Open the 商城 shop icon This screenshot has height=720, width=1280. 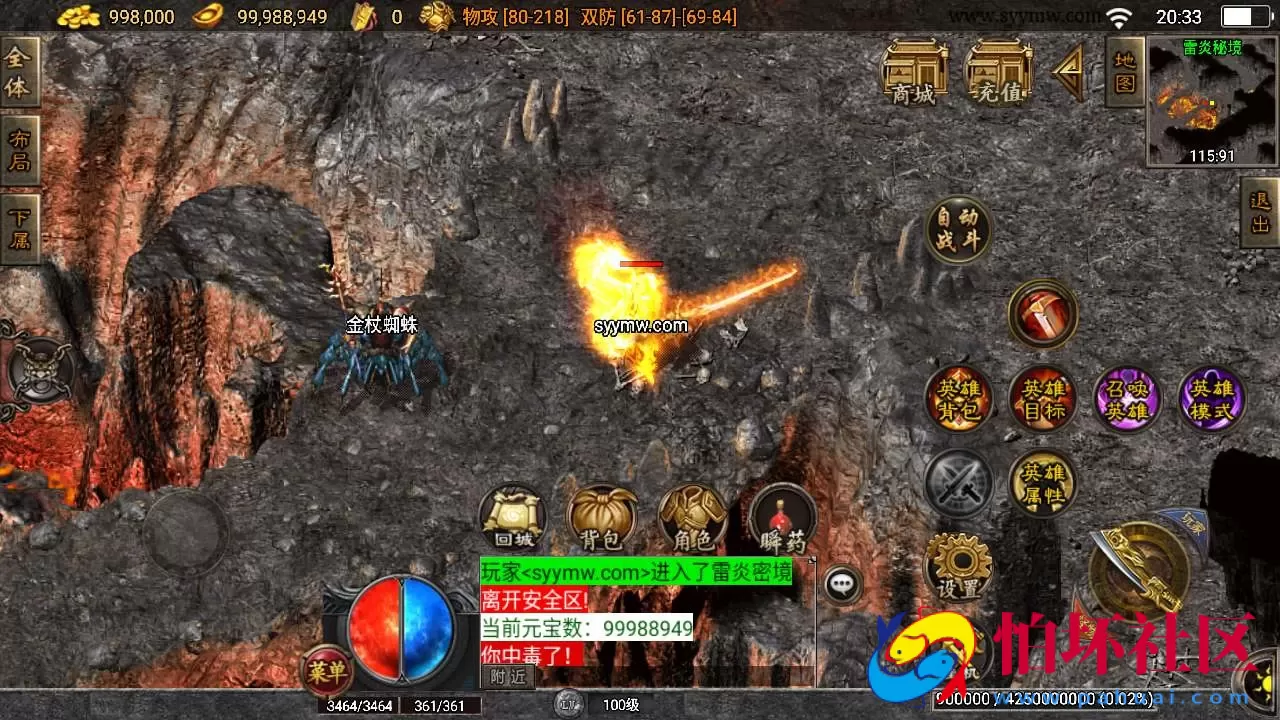915,70
